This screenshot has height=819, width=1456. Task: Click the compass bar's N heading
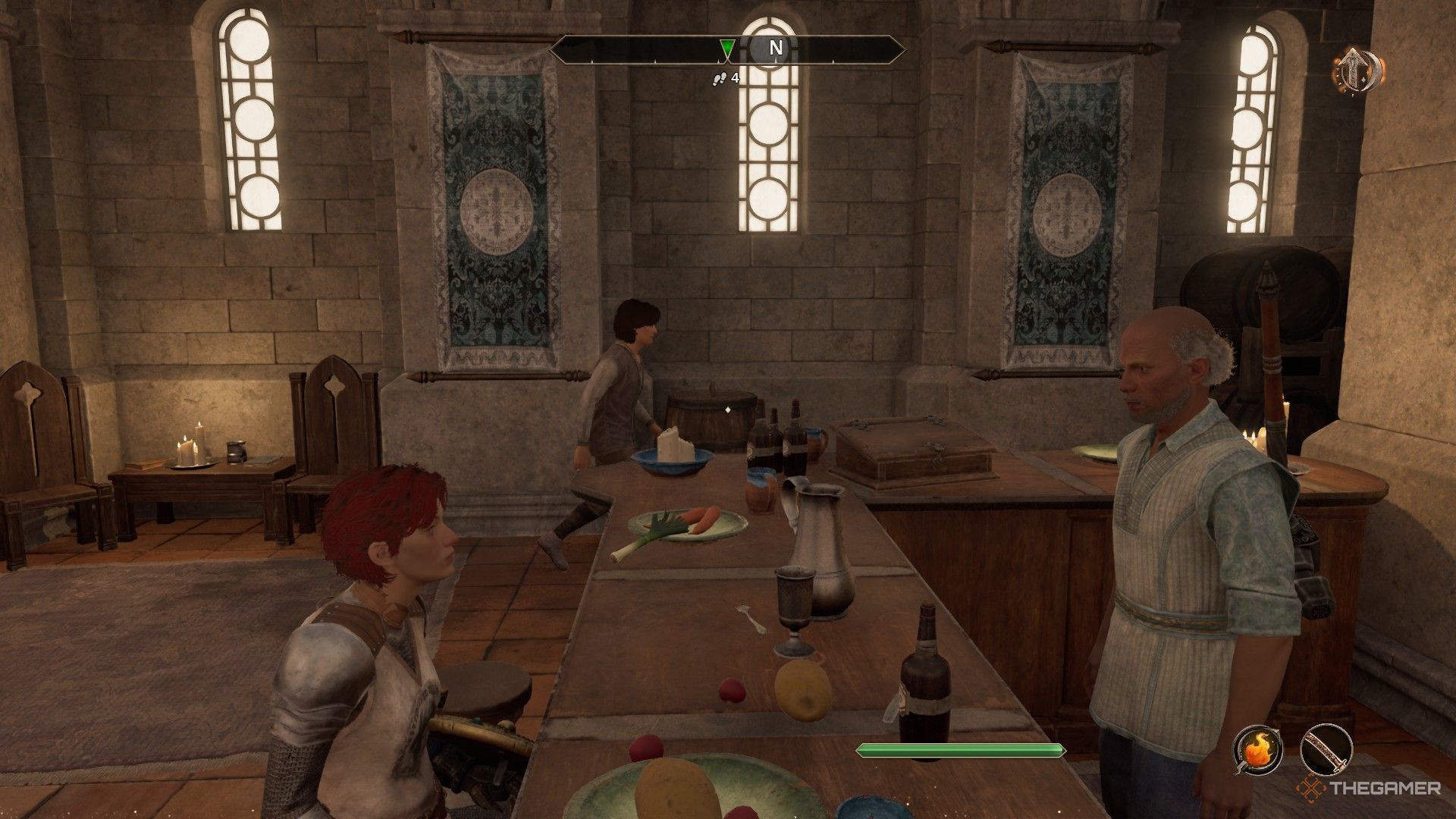click(x=776, y=49)
